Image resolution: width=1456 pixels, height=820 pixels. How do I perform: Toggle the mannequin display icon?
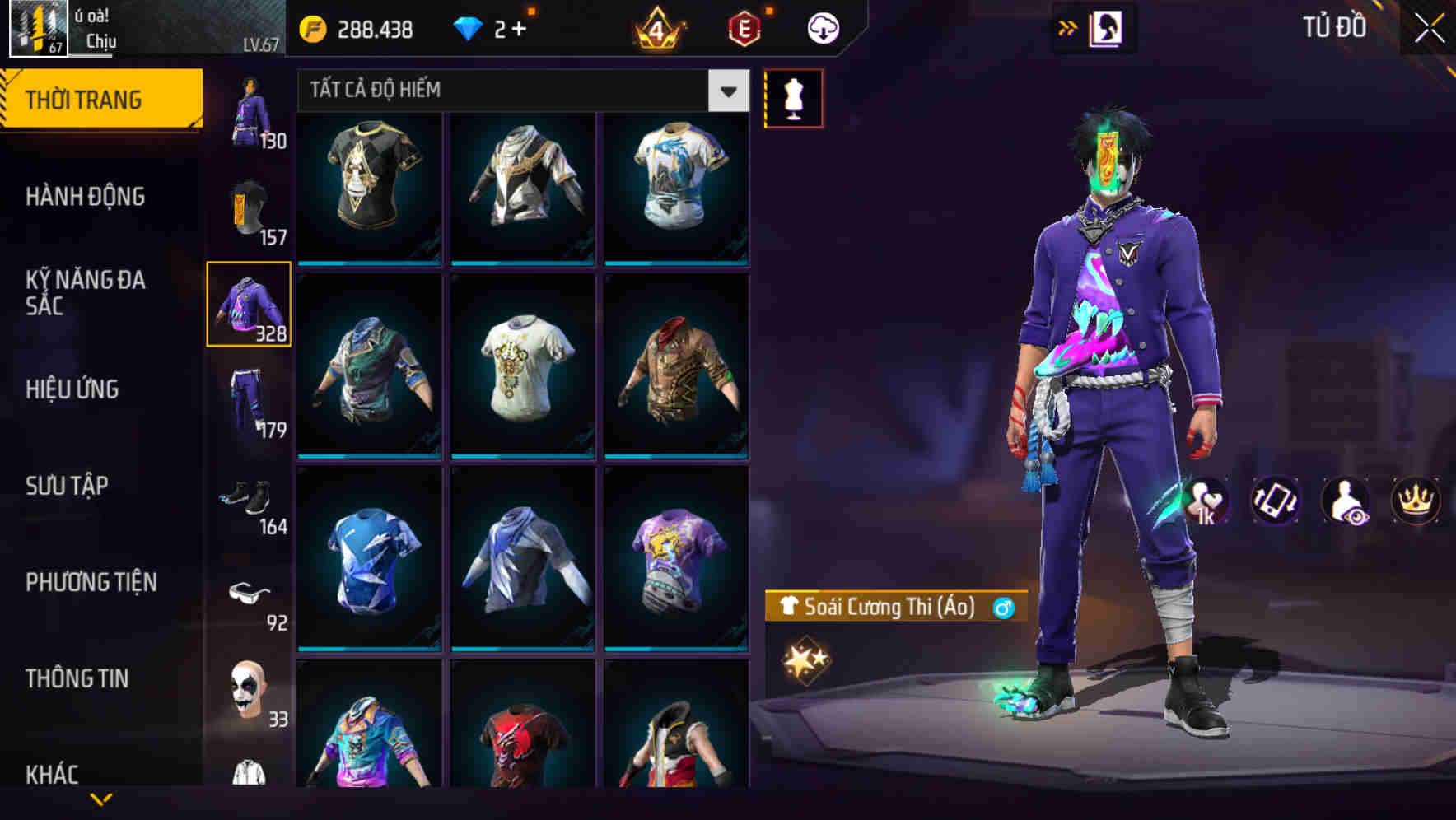tap(793, 97)
